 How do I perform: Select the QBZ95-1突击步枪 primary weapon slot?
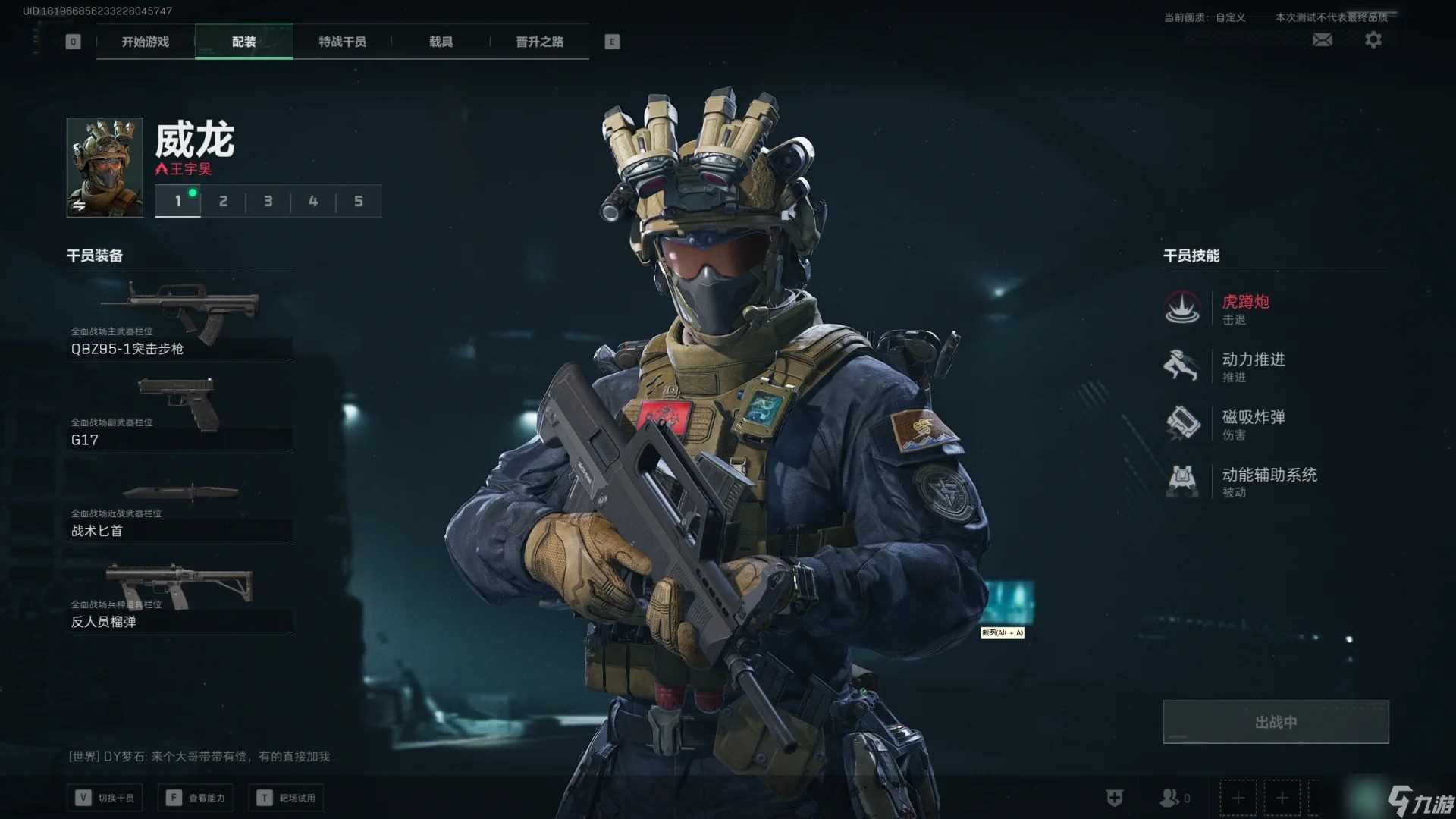pos(180,318)
